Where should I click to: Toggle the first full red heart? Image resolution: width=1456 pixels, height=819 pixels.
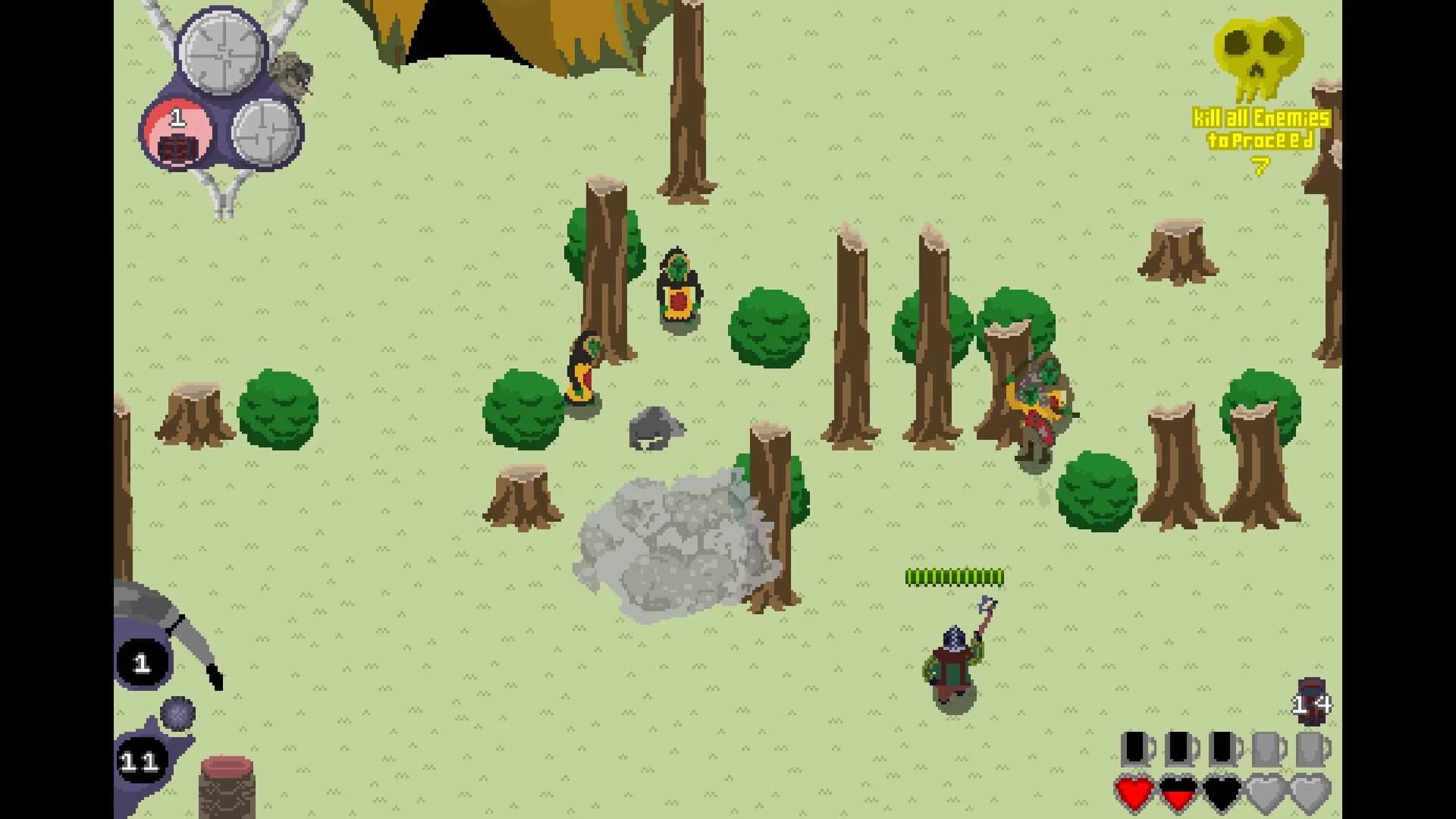point(1135,792)
